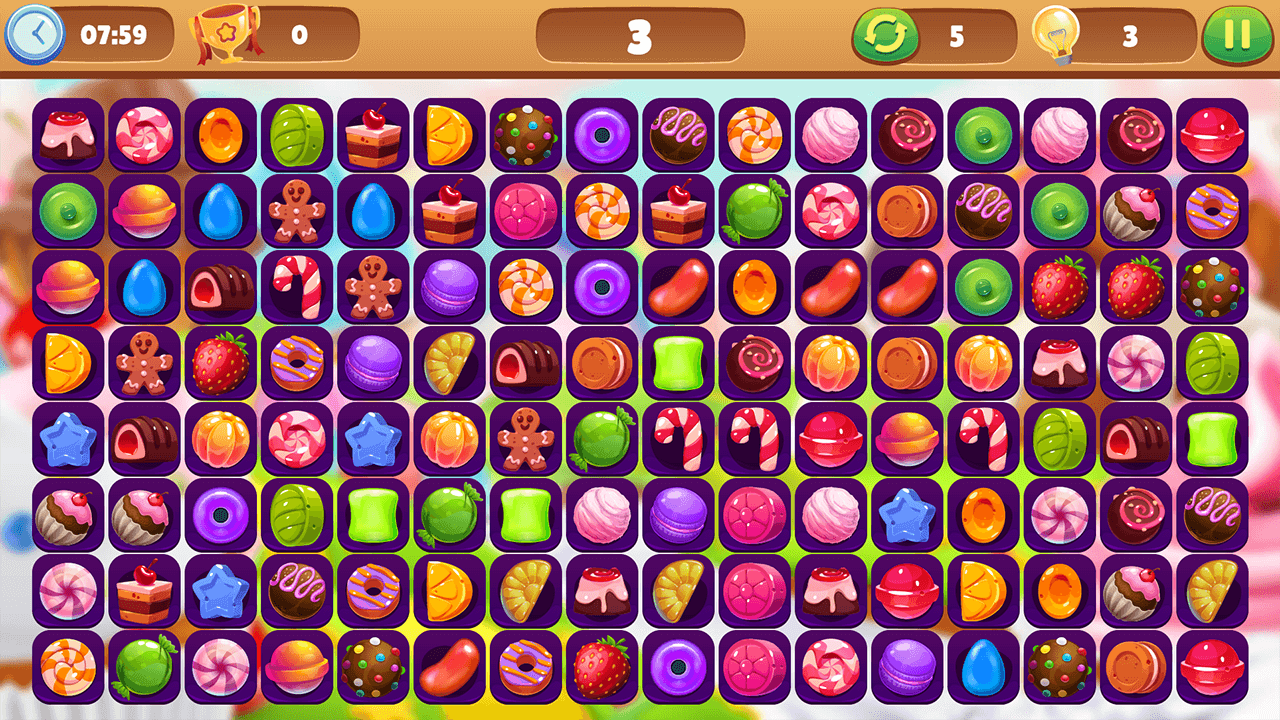The image size is (1280, 720).
Task: Select the gingerbread man tile near top left
Action: [297, 212]
